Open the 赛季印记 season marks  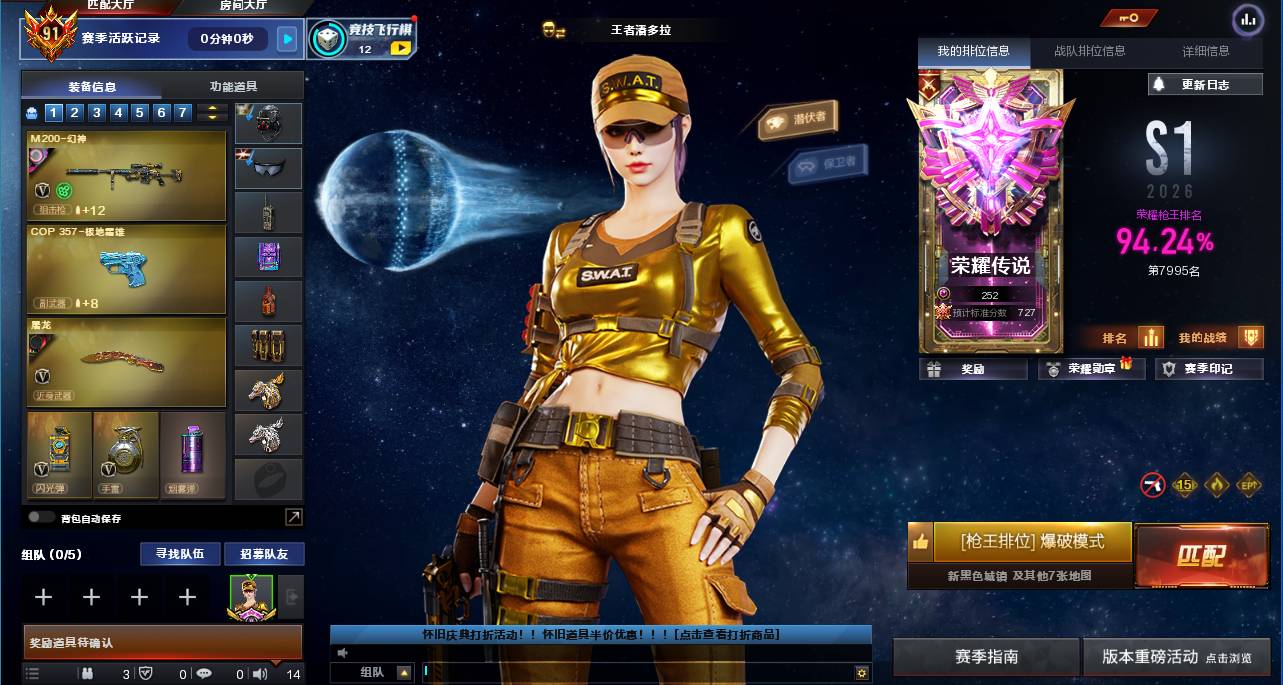click(x=1208, y=369)
